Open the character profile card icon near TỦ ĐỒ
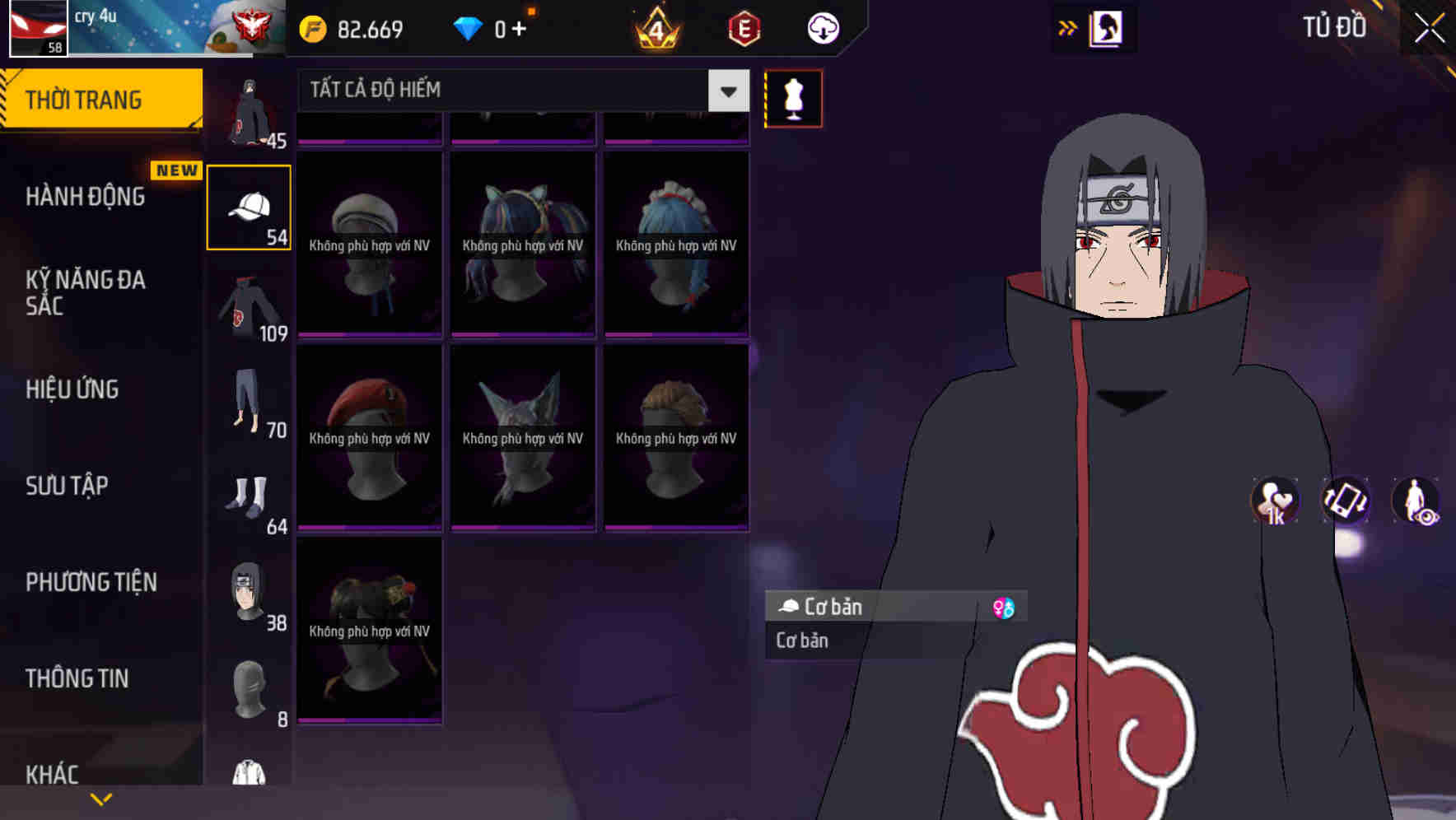Screen dimensions: 1456x820 (x=1108, y=27)
